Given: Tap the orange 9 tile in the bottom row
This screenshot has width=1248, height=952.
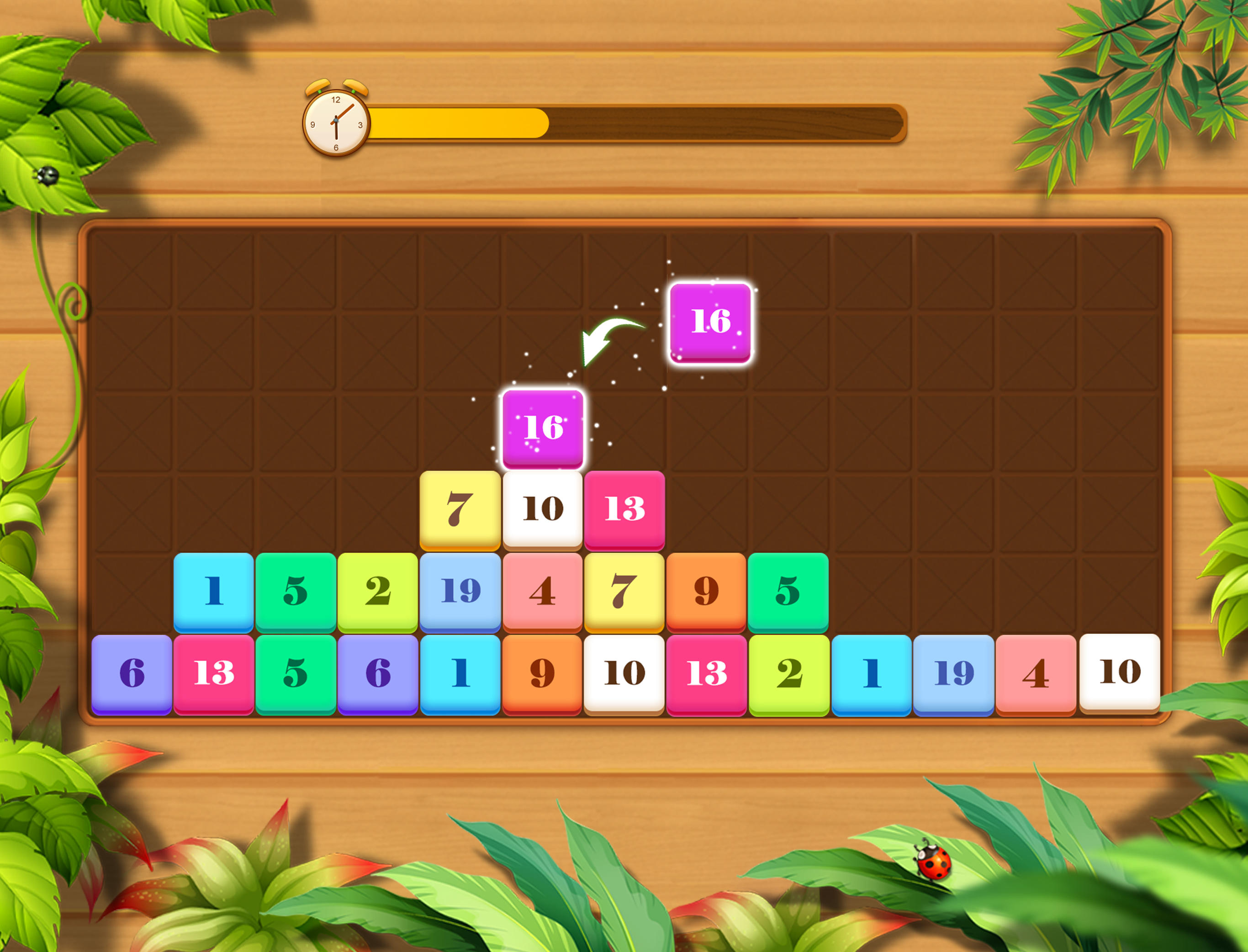Looking at the screenshot, I should coord(542,672).
